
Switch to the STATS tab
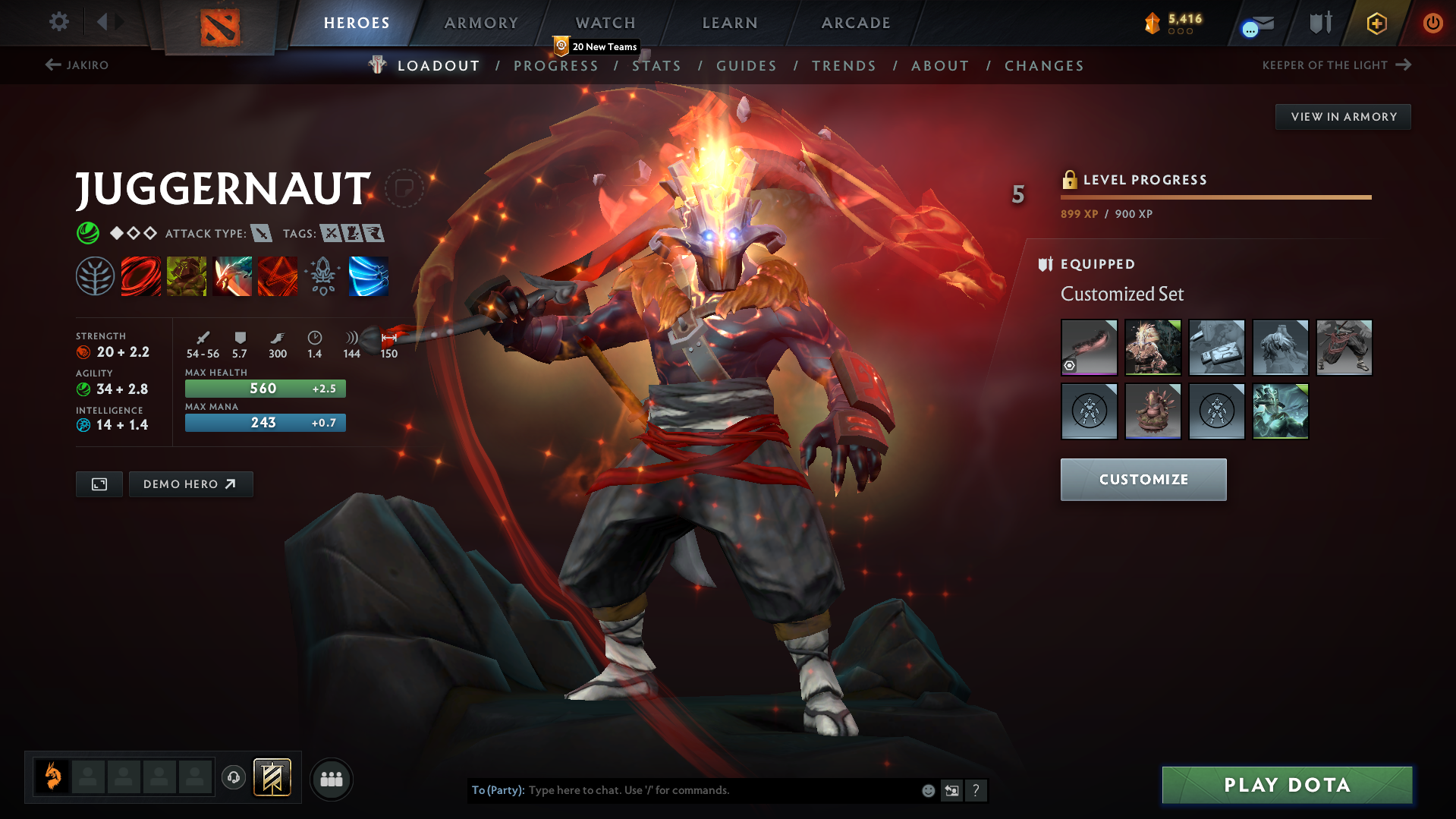pyautogui.click(x=657, y=66)
